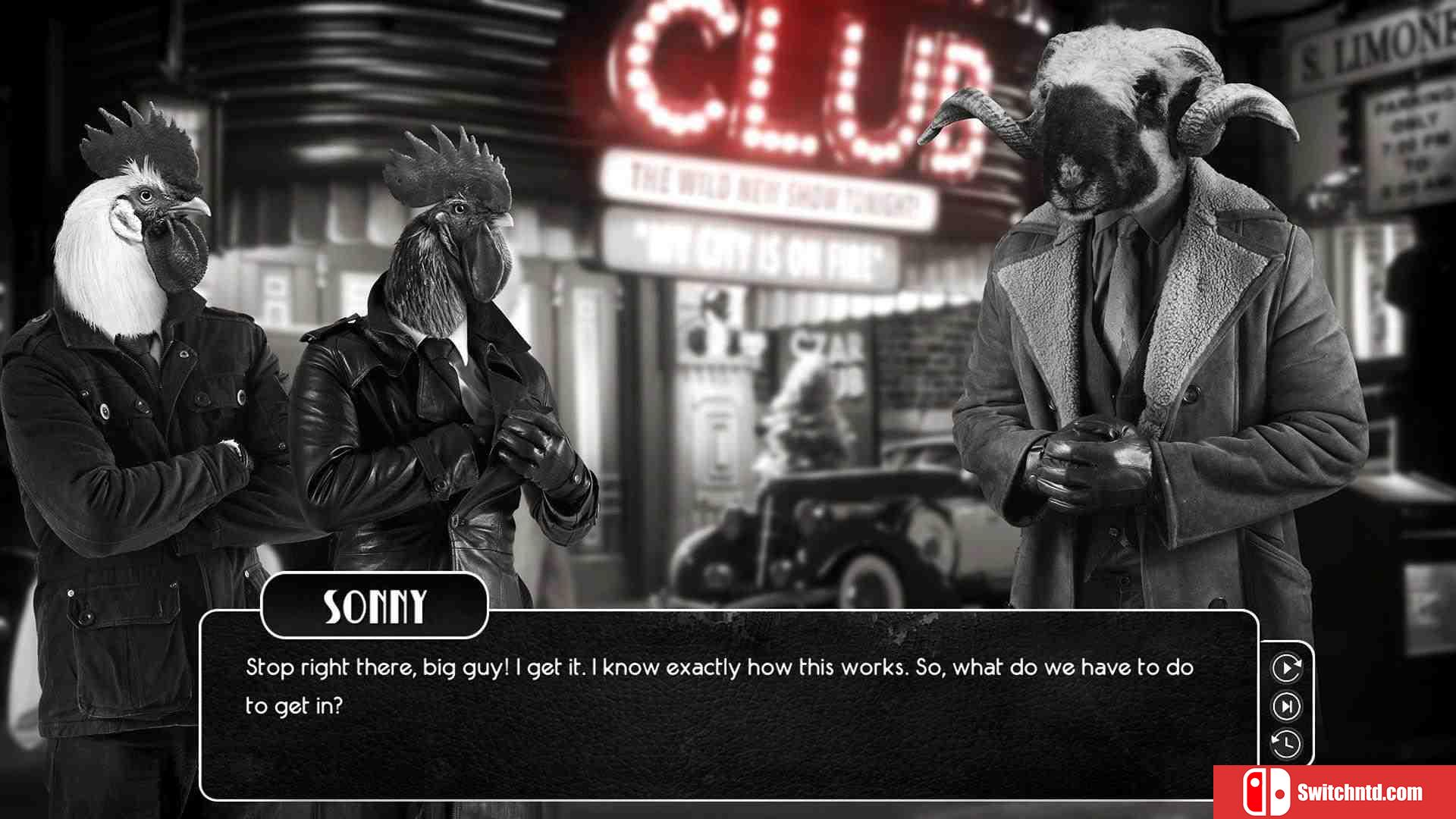Skip ahead with the skip button
The width and height of the screenshot is (1456, 819).
1286,707
